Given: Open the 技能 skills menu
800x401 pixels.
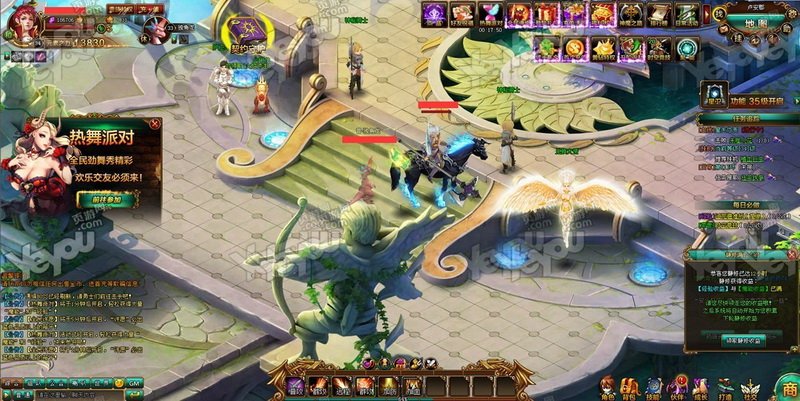Looking at the screenshot, I should tap(654, 385).
